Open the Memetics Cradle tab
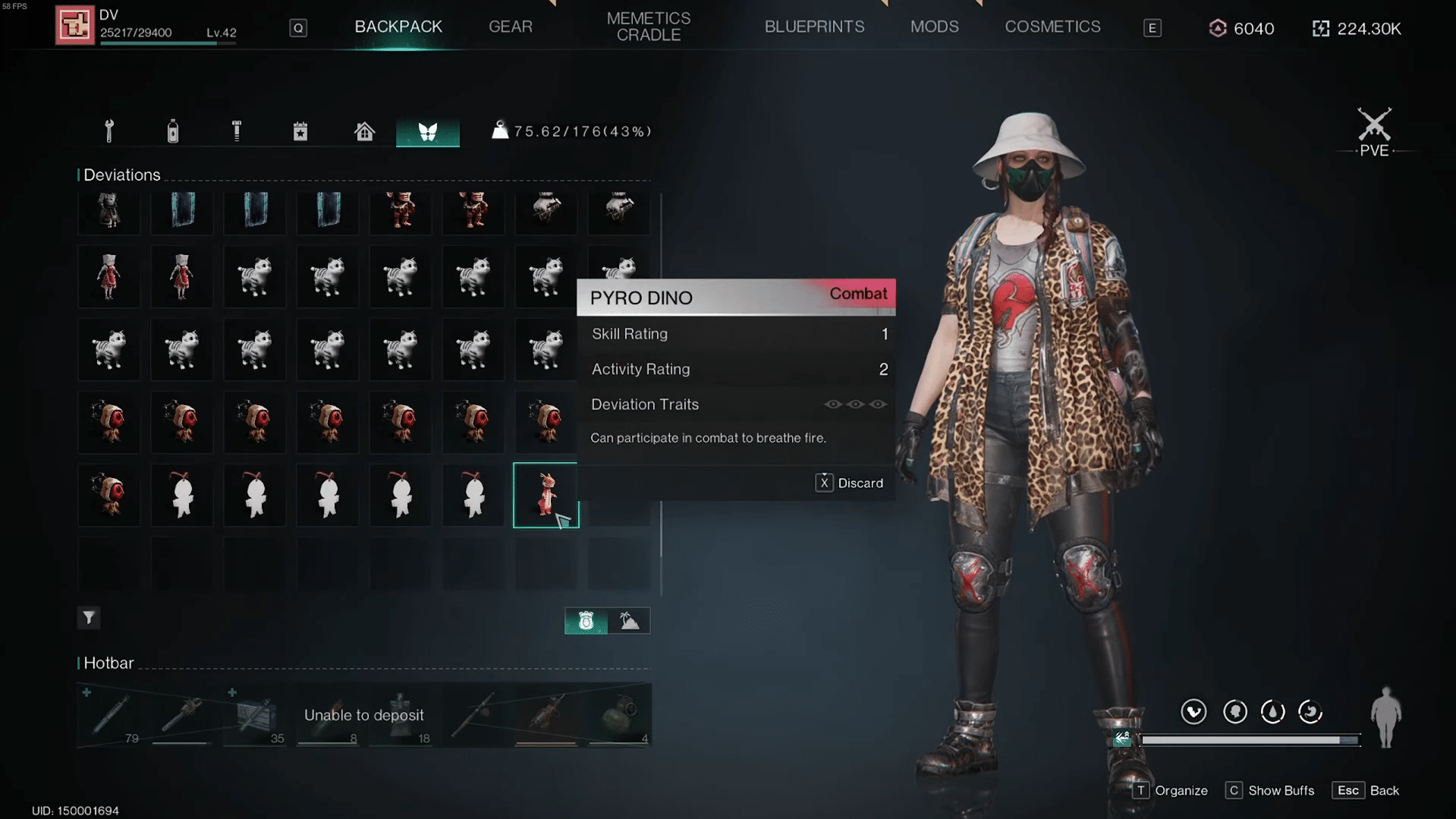The height and width of the screenshot is (819, 1456). pyautogui.click(x=648, y=27)
